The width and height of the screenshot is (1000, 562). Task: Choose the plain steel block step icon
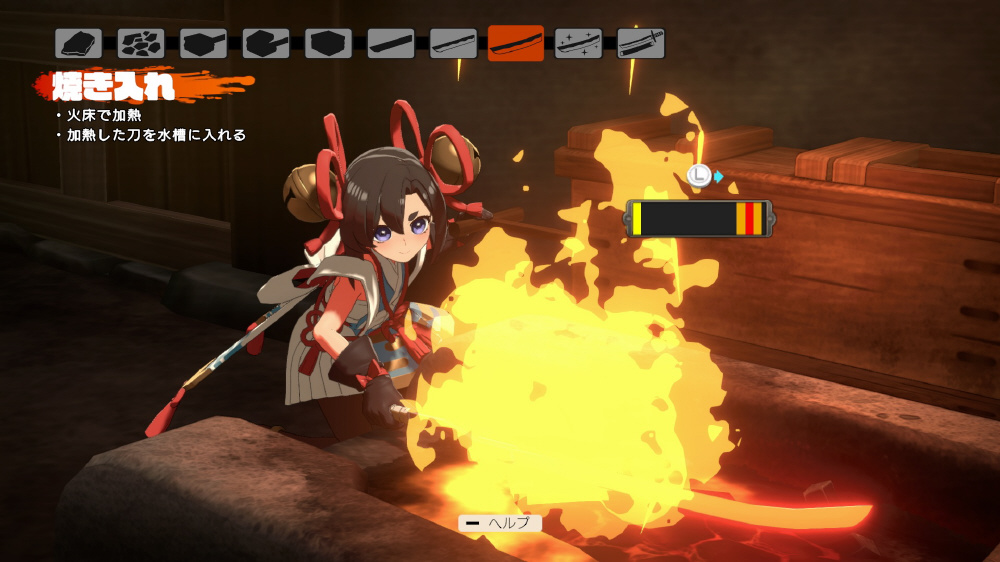(x=329, y=43)
